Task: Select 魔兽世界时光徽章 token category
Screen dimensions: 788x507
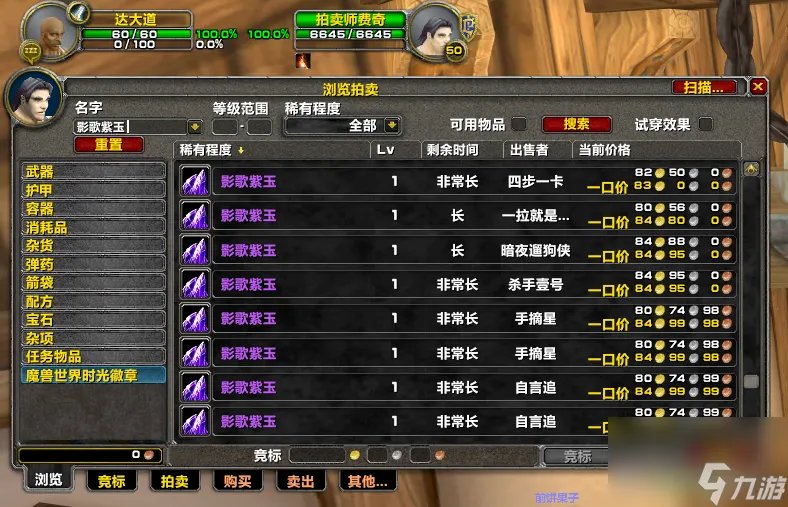Action: 94,375
